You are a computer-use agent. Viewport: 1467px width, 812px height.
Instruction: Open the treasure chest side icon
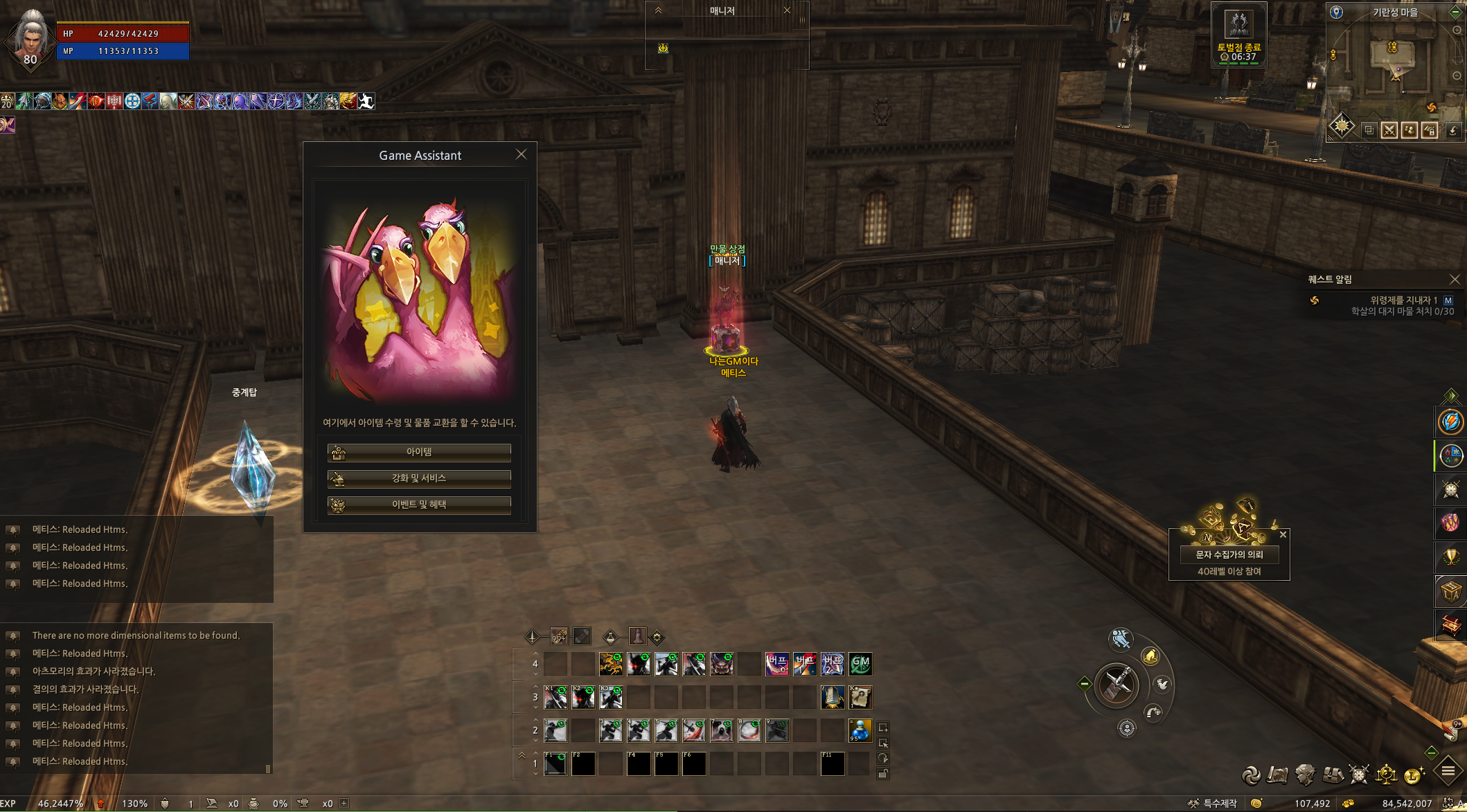[x=1450, y=626]
